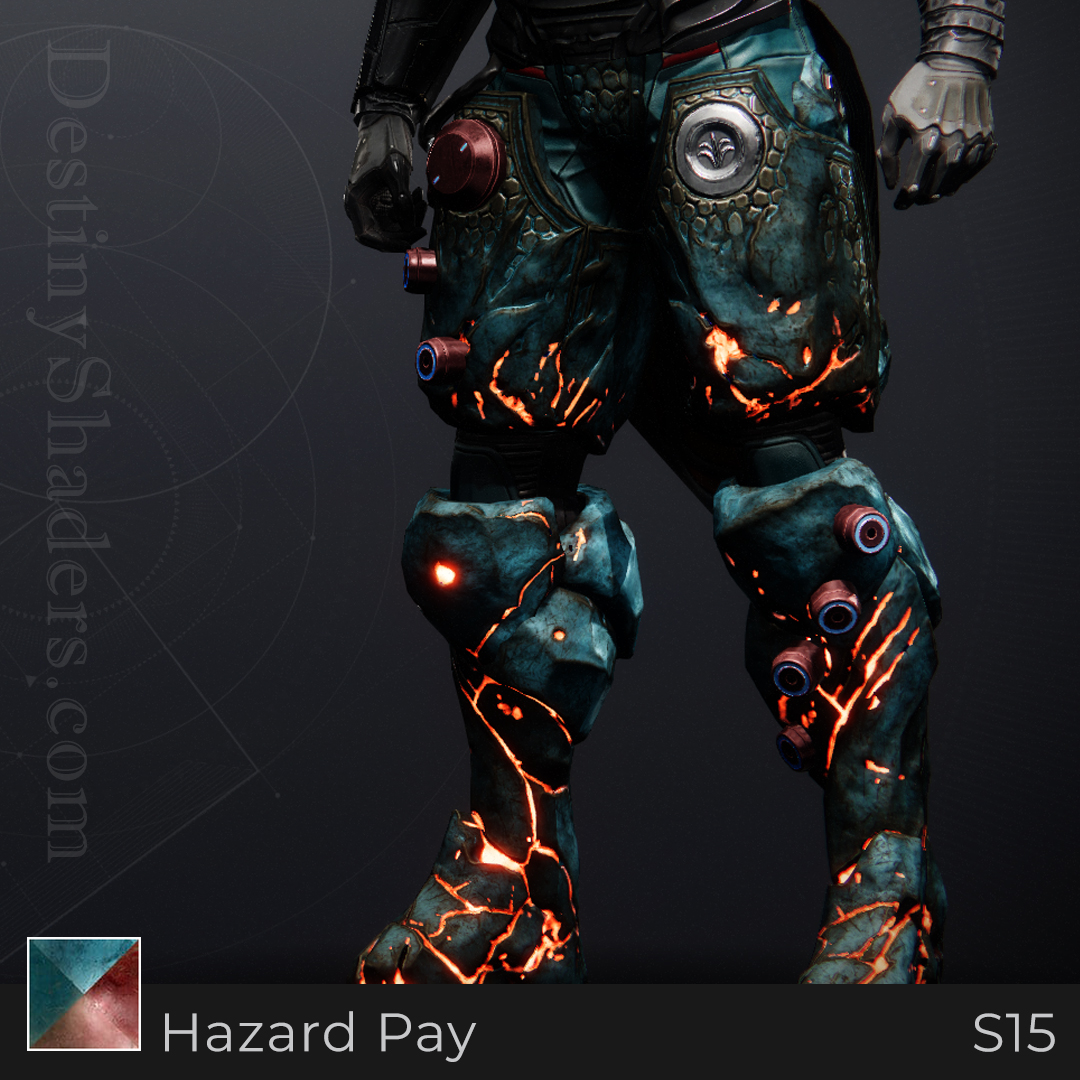Screen dimensions: 1080x1080
Task: Select the Hazard Pay shader icon
Action: tap(84, 993)
